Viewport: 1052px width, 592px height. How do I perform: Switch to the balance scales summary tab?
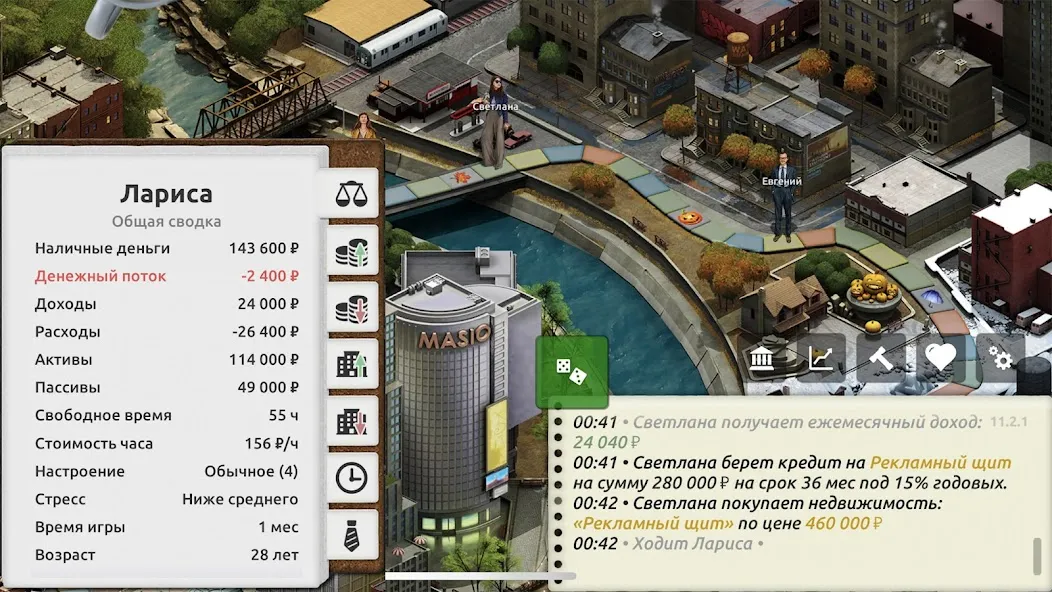[x=351, y=194]
